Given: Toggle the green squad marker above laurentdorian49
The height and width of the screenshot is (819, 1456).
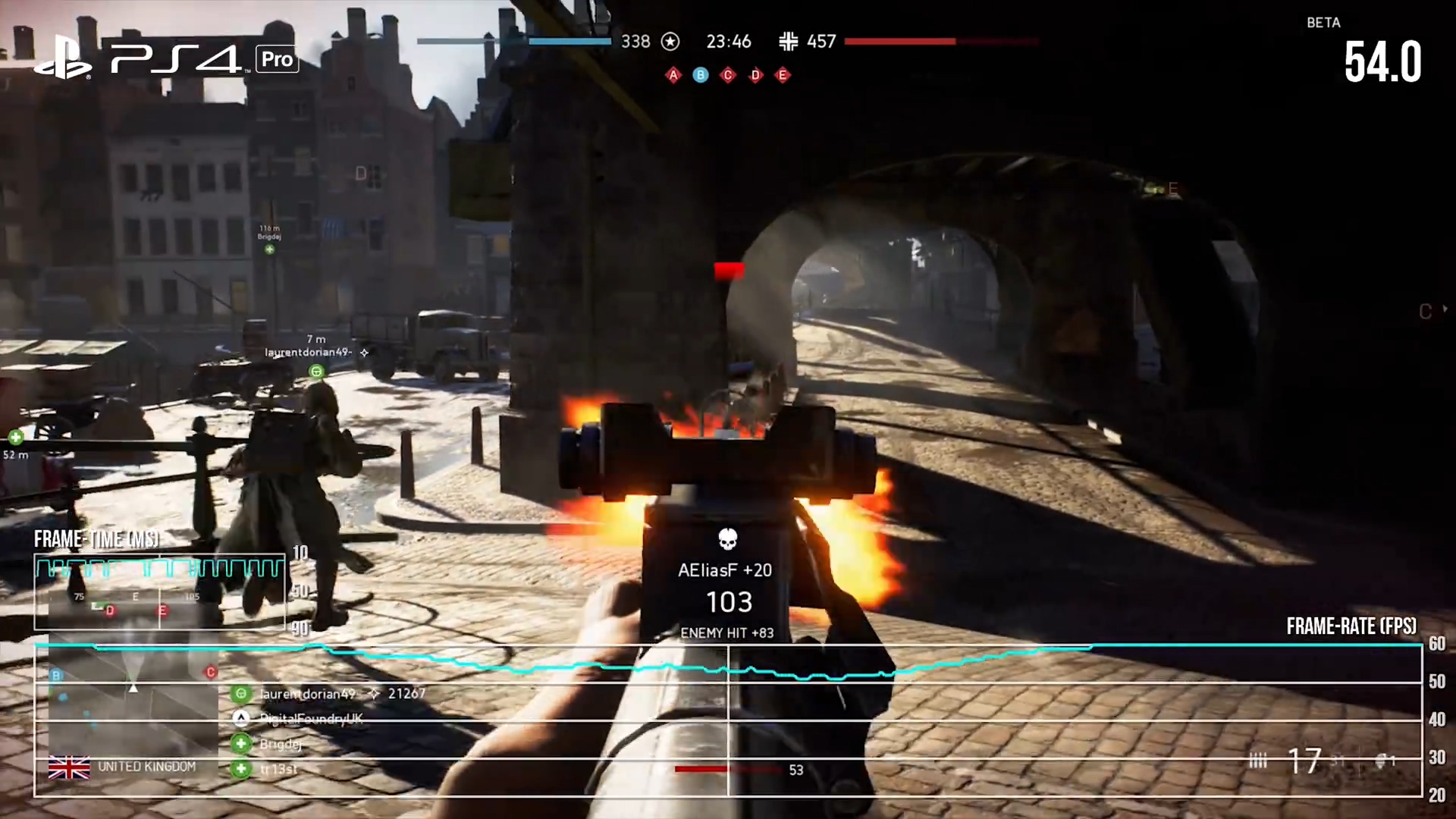Looking at the screenshot, I should point(316,371).
